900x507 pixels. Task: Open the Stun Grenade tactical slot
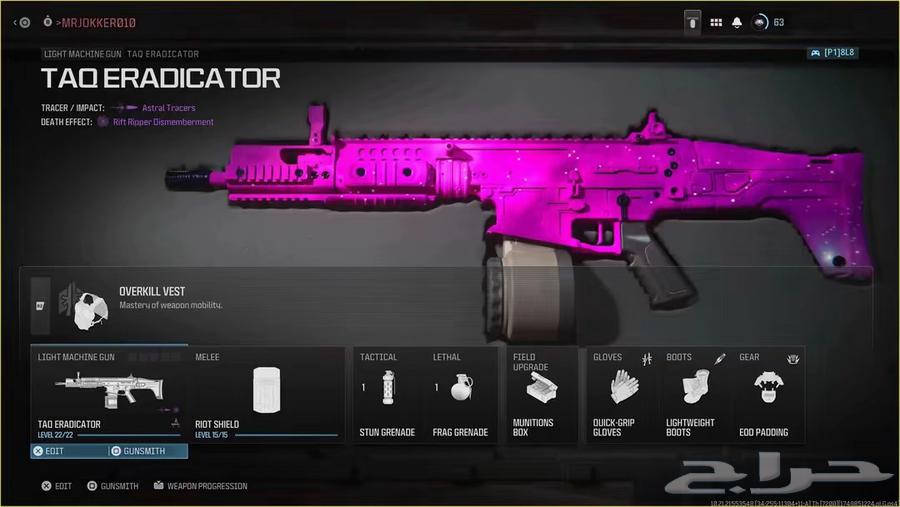[387, 394]
